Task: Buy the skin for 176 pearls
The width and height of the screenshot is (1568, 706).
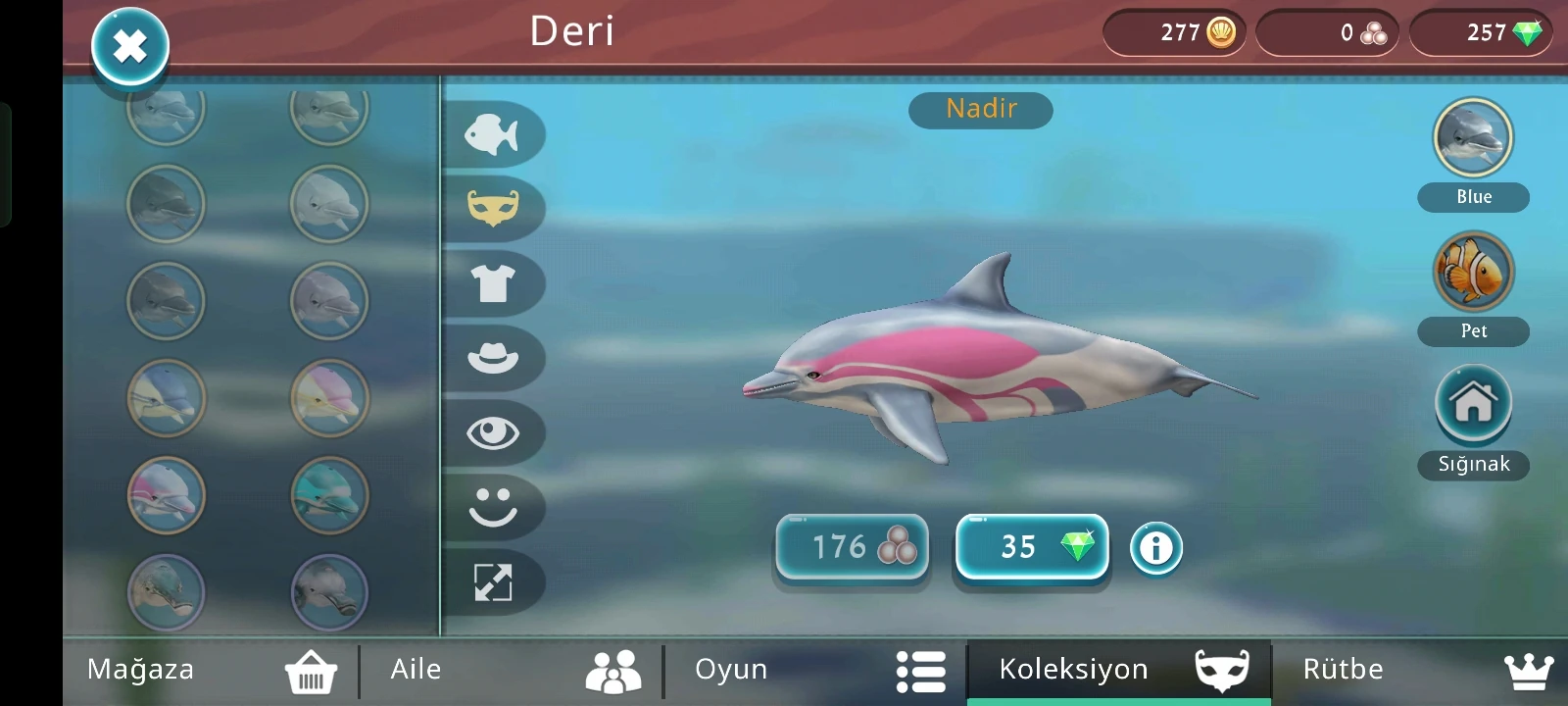Action: 851,547
